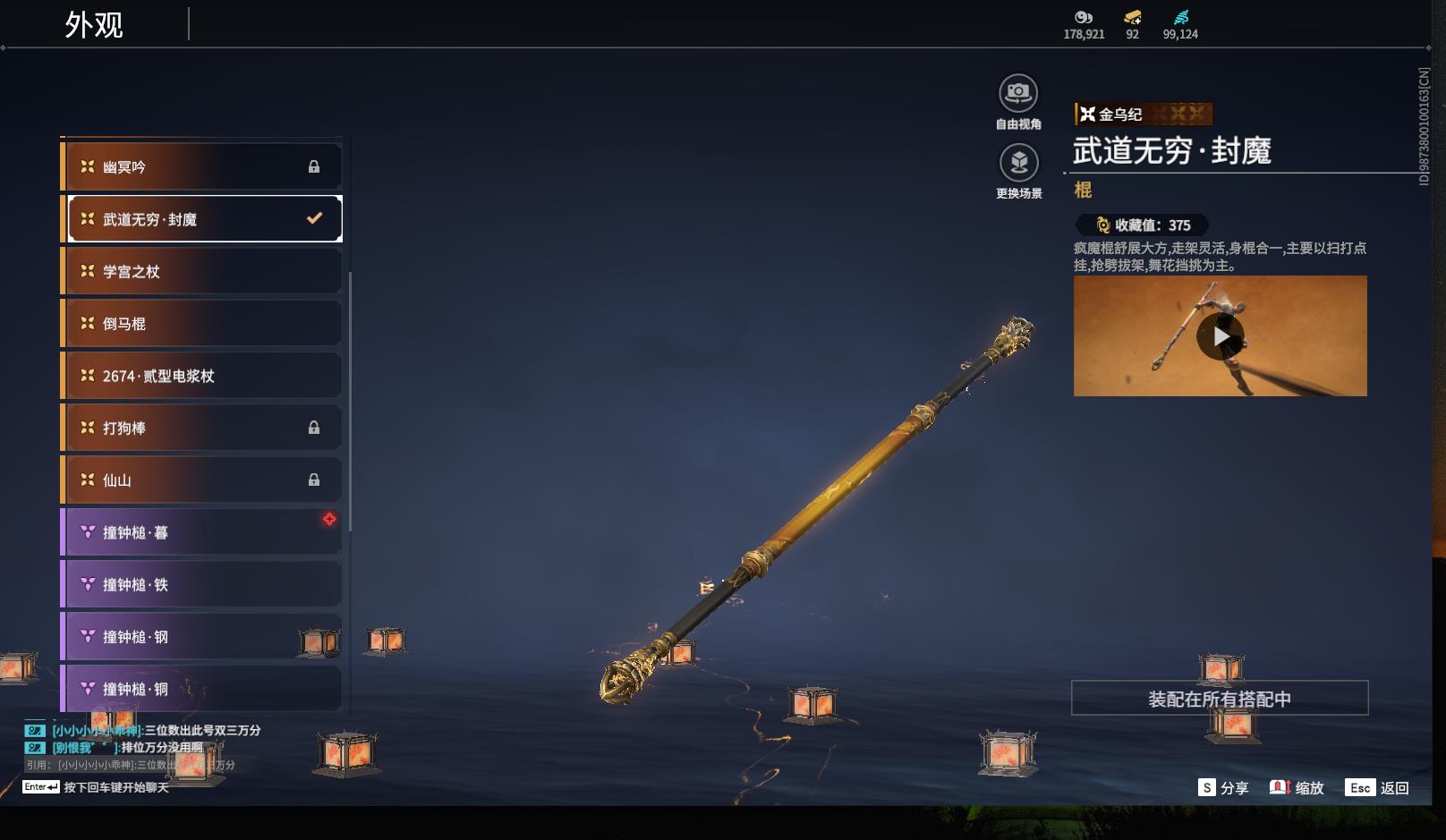Click 装配在所有搭配中 equip button

pos(1219,699)
